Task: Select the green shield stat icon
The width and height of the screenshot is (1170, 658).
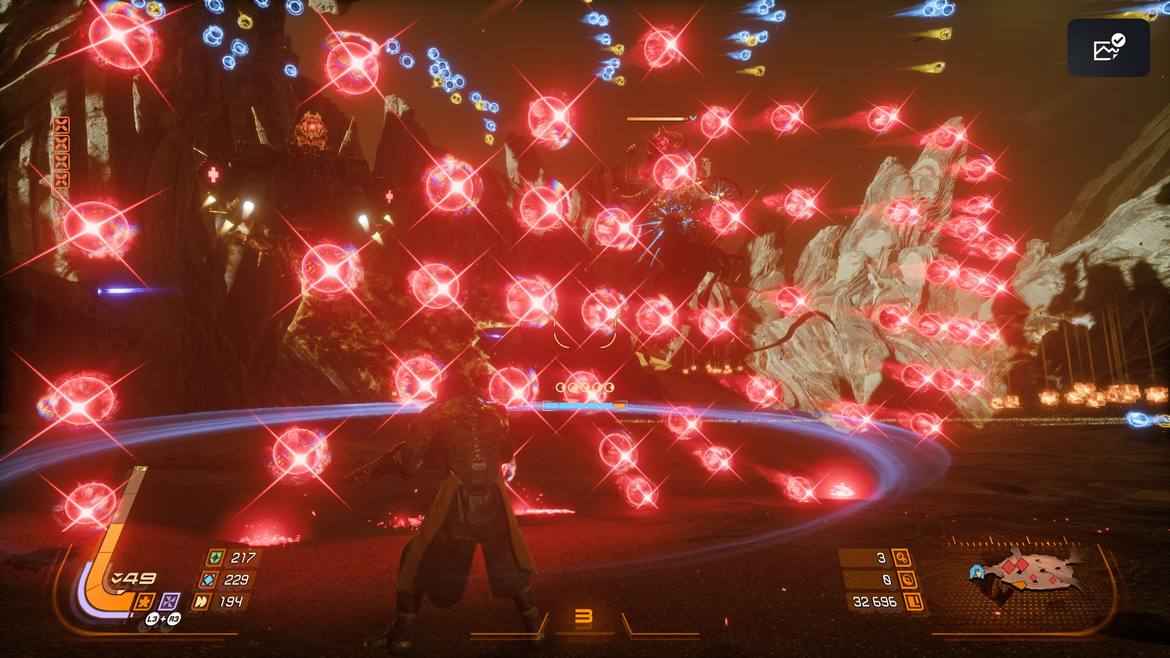Action: tap(213, 558)
